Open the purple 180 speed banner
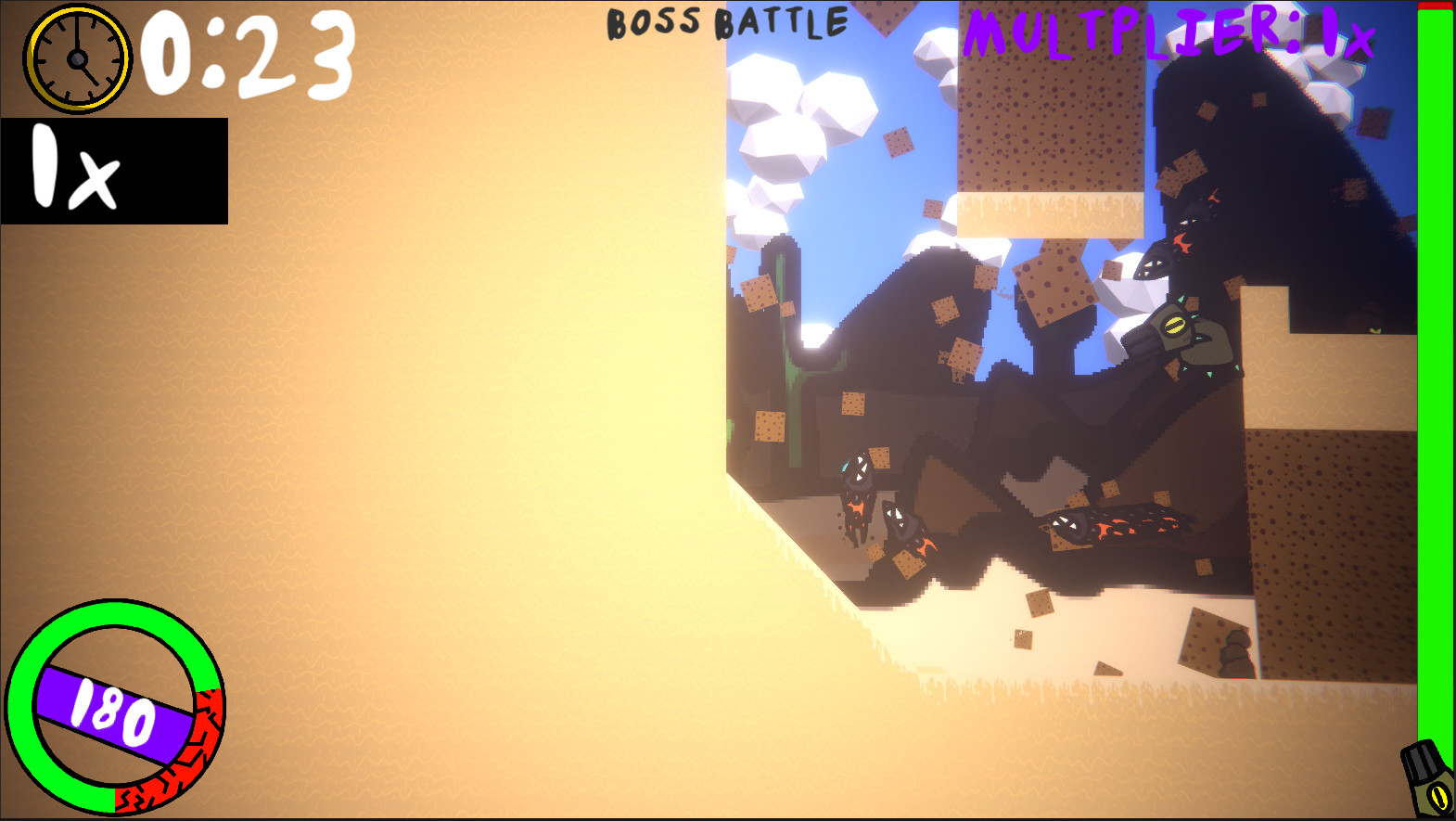The image size is (1456, 821). point(111,712)
